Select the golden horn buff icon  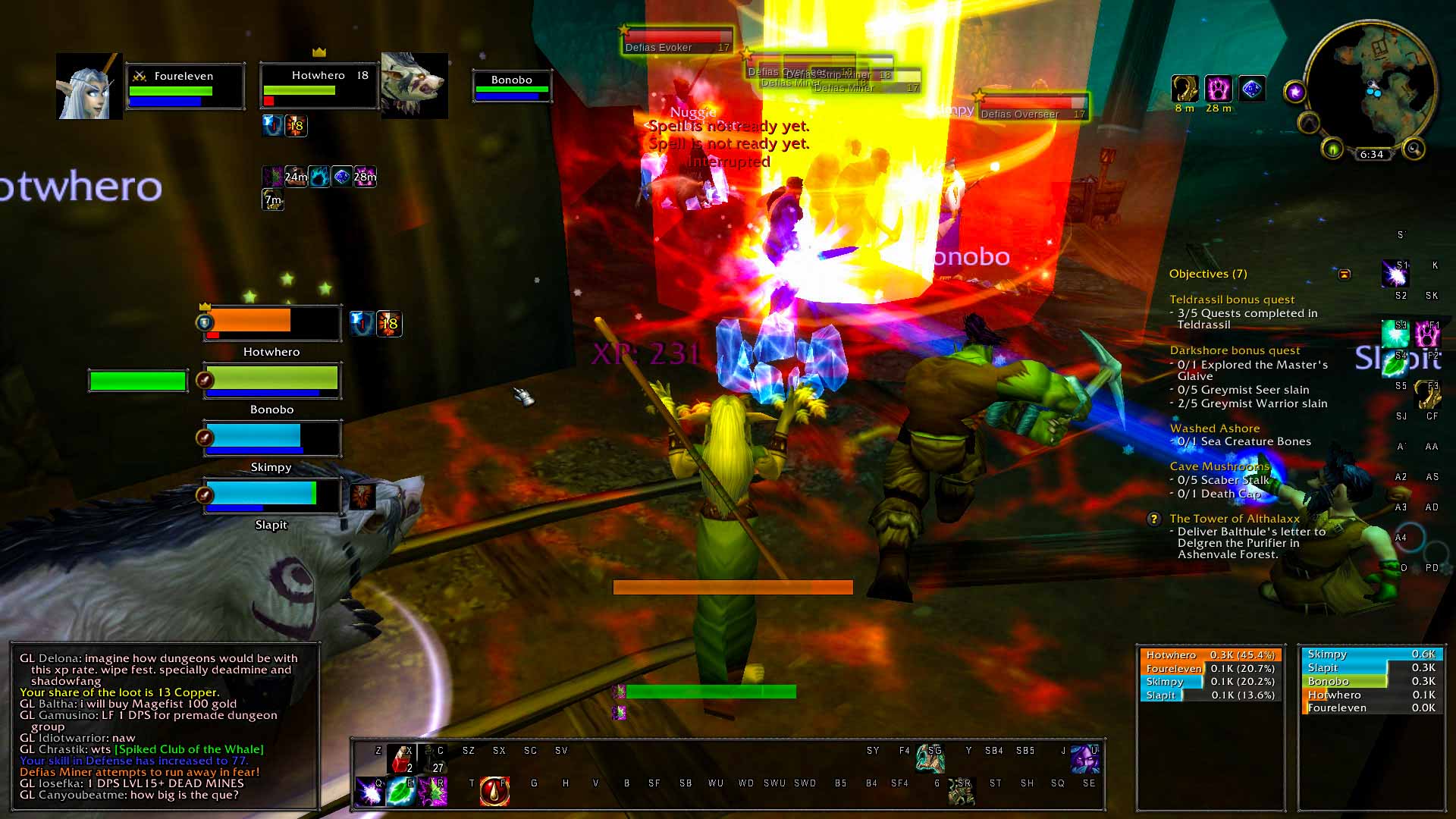(x=1185, y=89)
